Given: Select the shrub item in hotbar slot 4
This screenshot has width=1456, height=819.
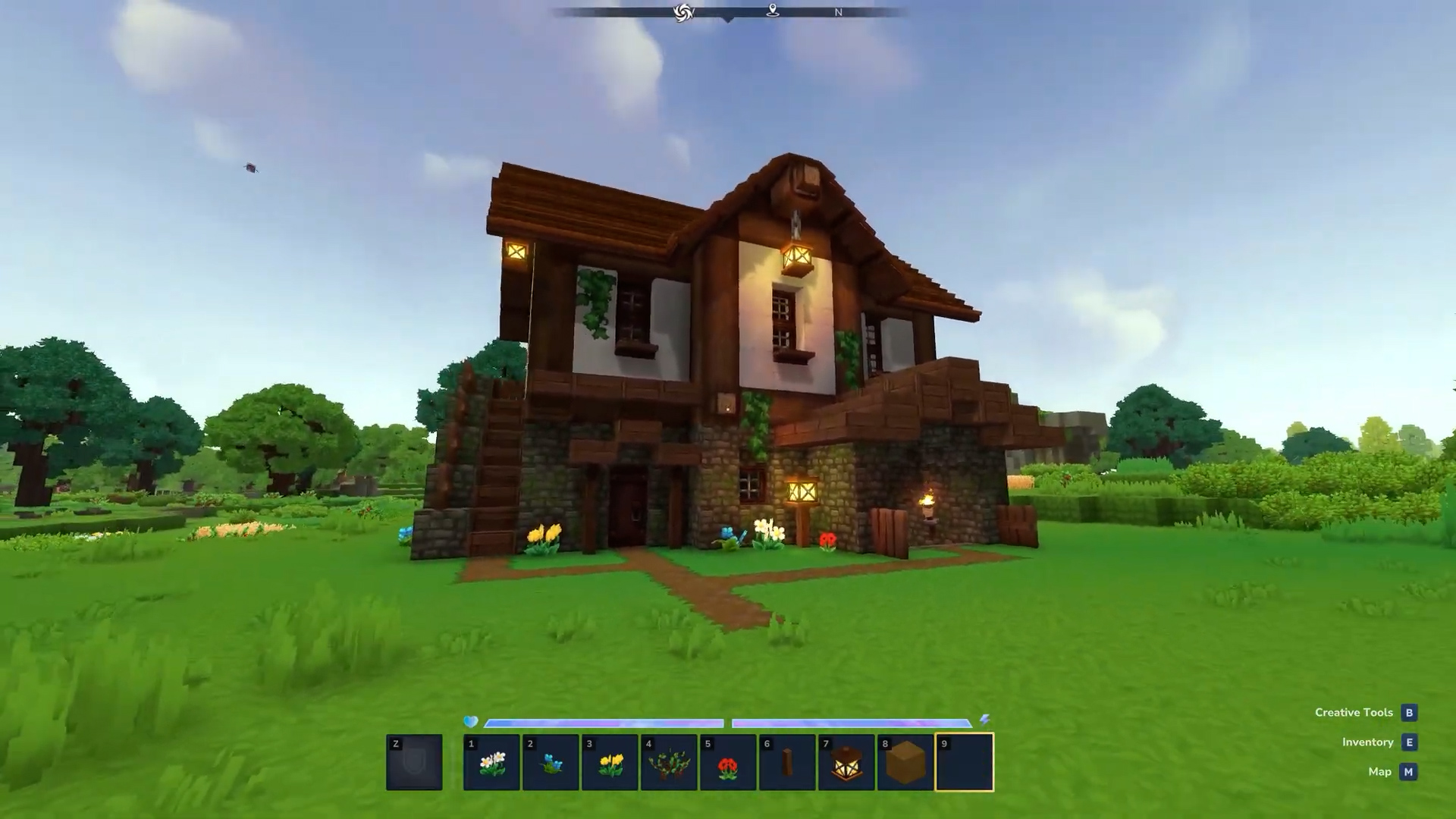Looking at the screenshot, I should pyautogui.click(x=669, y=762).
